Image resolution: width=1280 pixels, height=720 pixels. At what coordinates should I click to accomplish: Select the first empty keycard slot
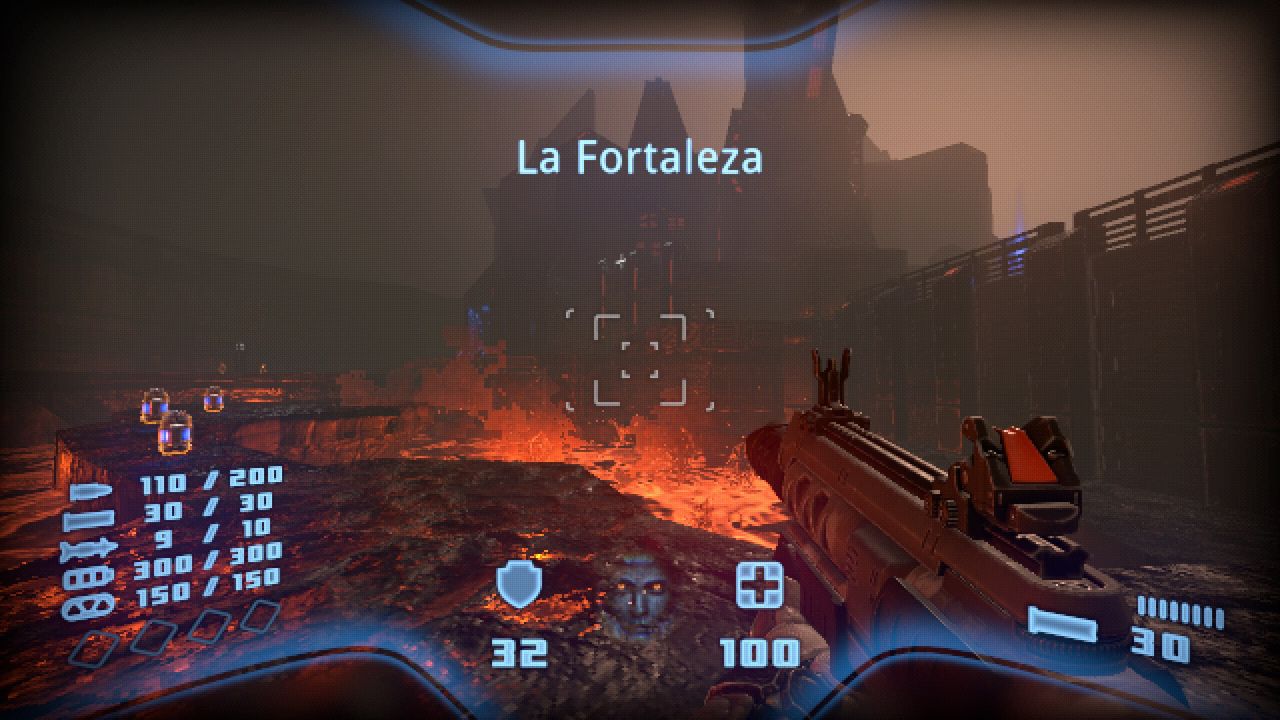tap(95, 648)
